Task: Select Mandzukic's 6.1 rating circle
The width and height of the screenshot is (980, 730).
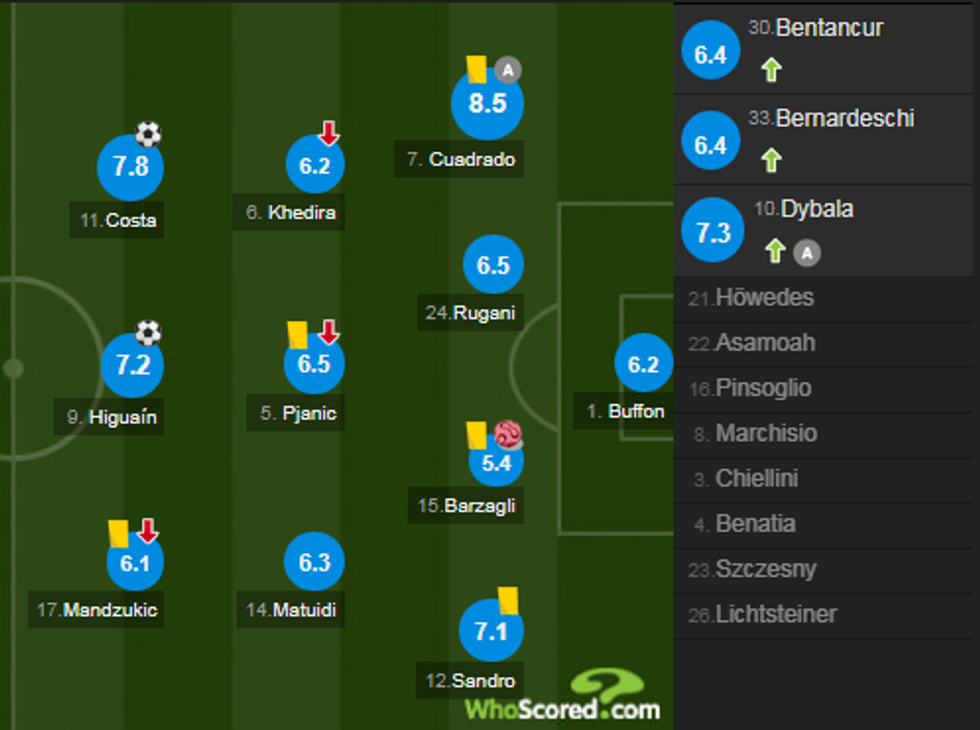Action: (x=135, y=563)
